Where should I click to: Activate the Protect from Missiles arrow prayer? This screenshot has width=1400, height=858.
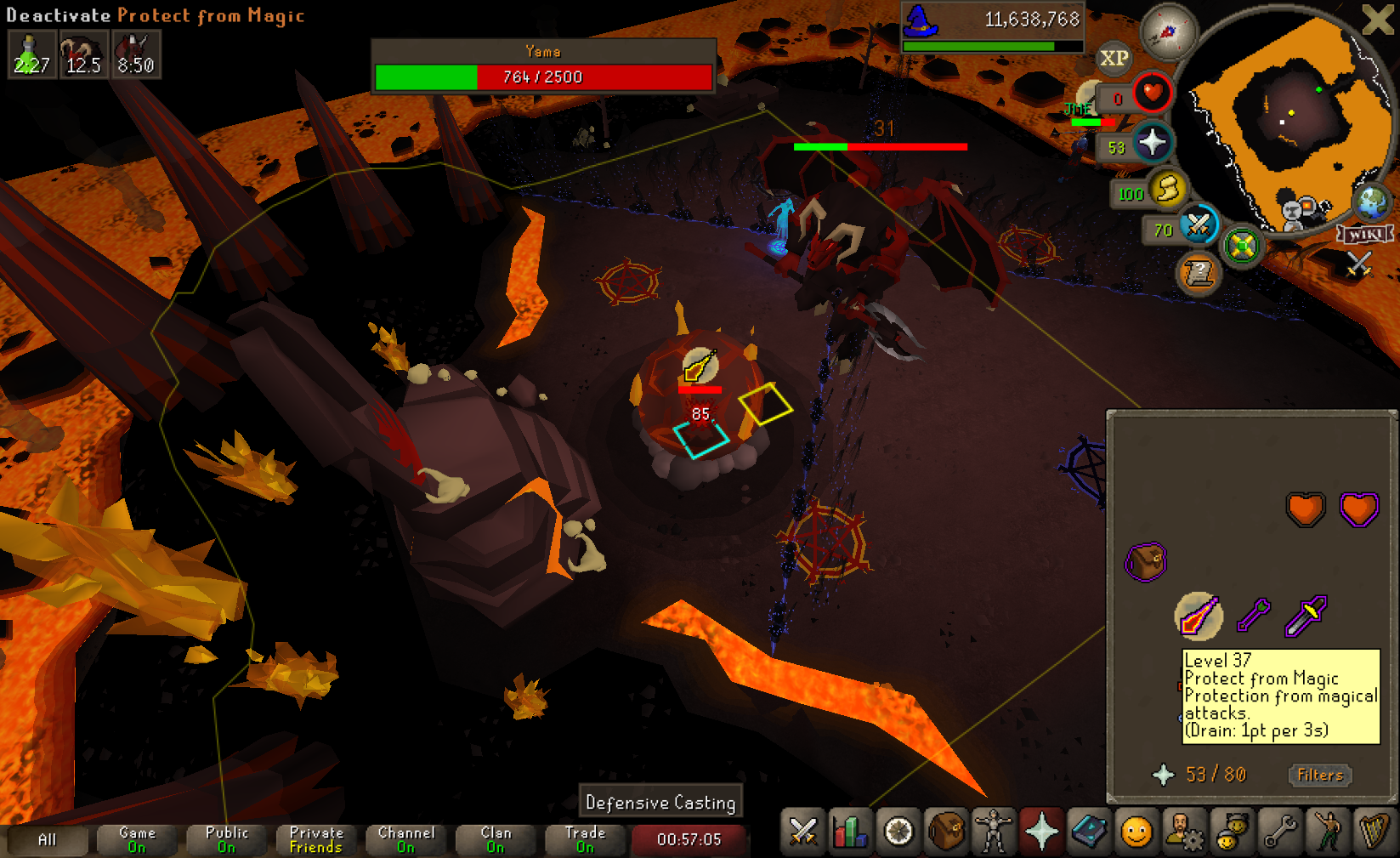[x=1253, y=615]
